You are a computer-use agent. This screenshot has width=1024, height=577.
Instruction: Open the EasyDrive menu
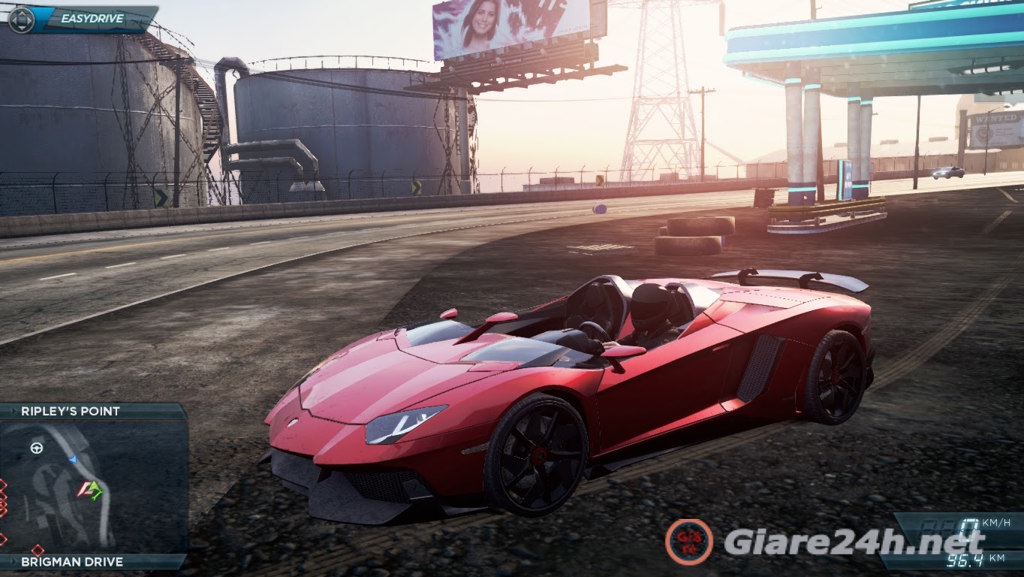pos(82,18)
